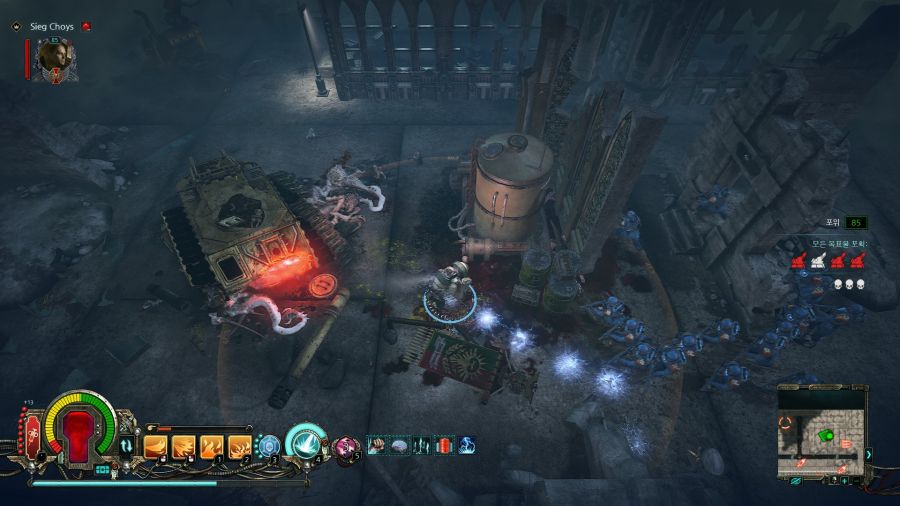Select the blue lightning status icon

467,445
